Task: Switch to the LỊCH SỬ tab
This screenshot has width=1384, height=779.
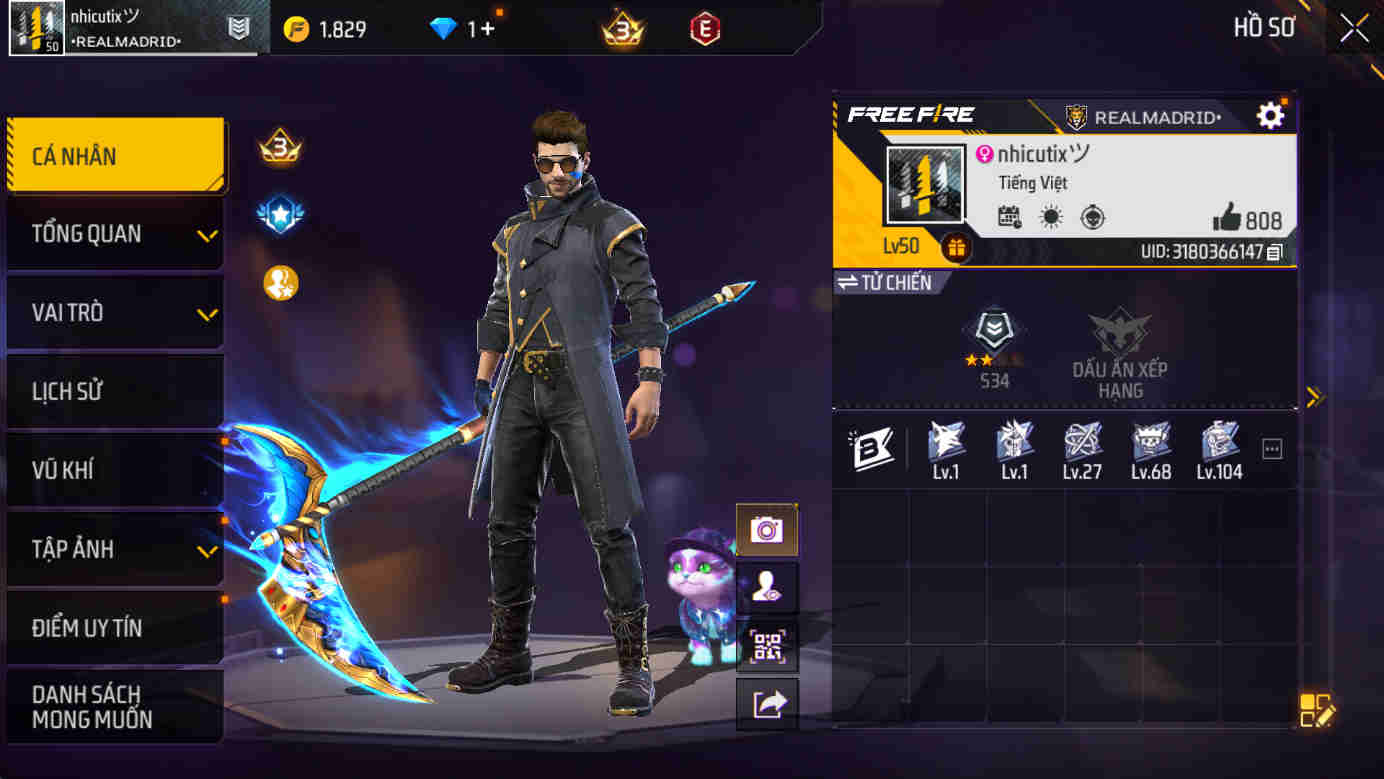Action: (113, 391)
